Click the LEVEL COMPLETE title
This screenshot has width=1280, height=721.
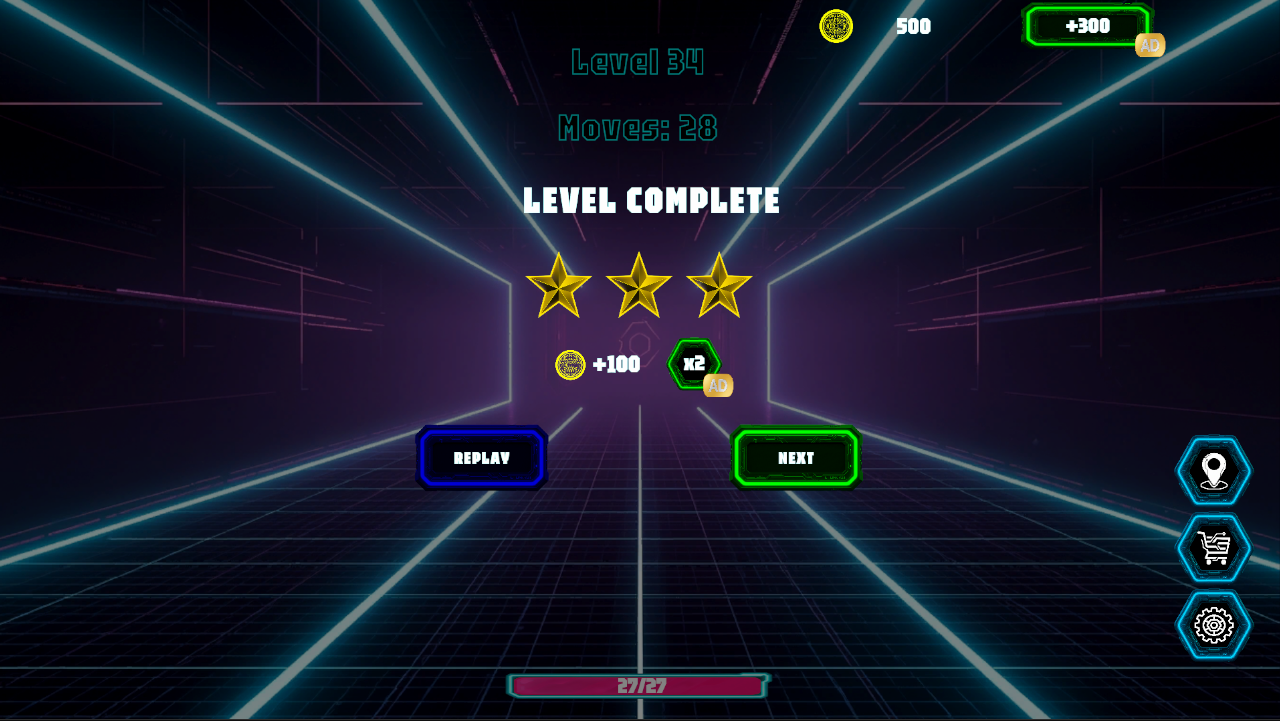(649, 200)
